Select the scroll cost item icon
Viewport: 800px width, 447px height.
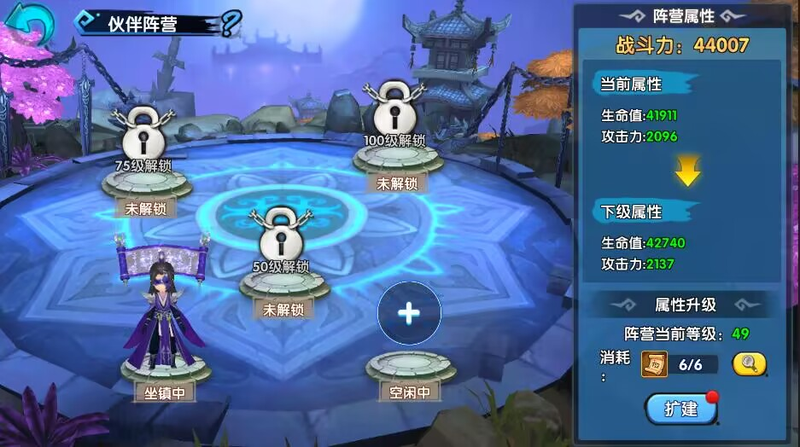654,365
